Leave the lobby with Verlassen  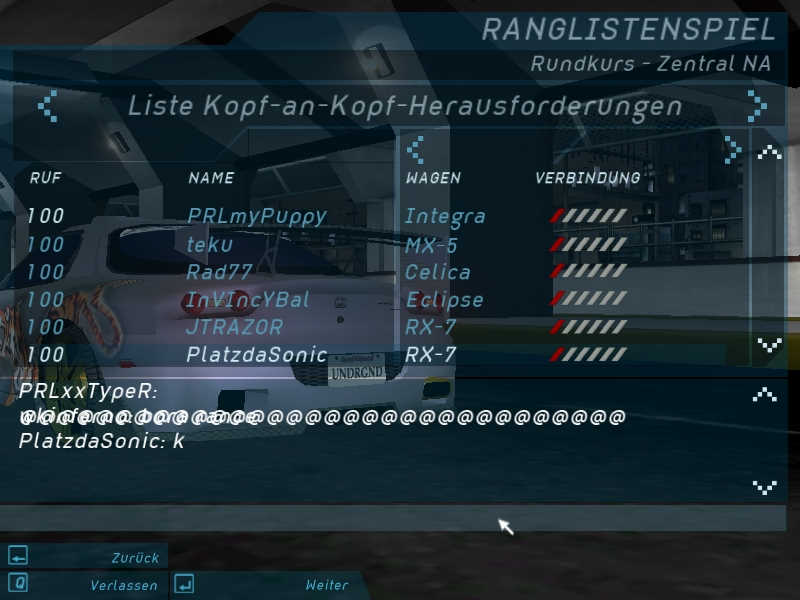[x=86, y=585]
